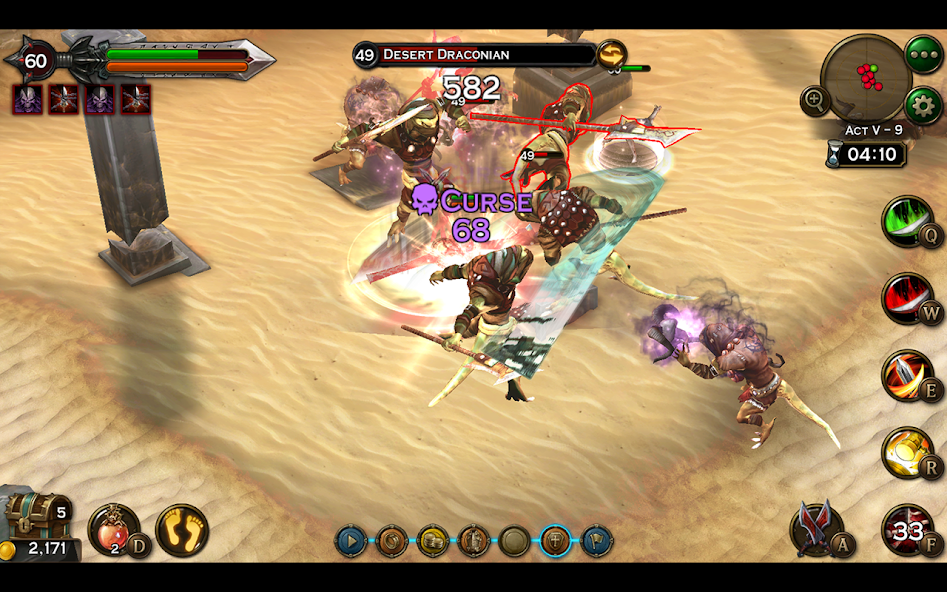Click the blue play arrow button
The image size is (947, 592).
pyautogui.click(x=351, y=541)
